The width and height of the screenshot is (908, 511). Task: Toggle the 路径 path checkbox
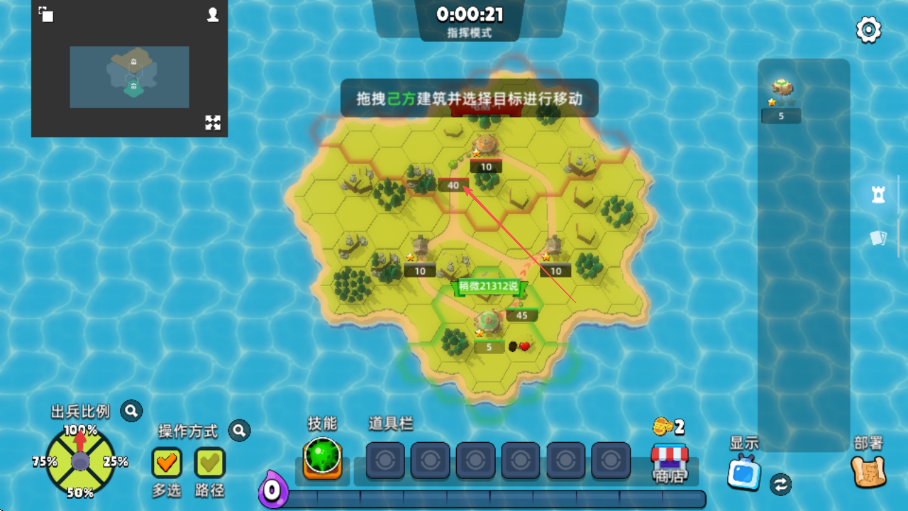[x=210, y=462]
